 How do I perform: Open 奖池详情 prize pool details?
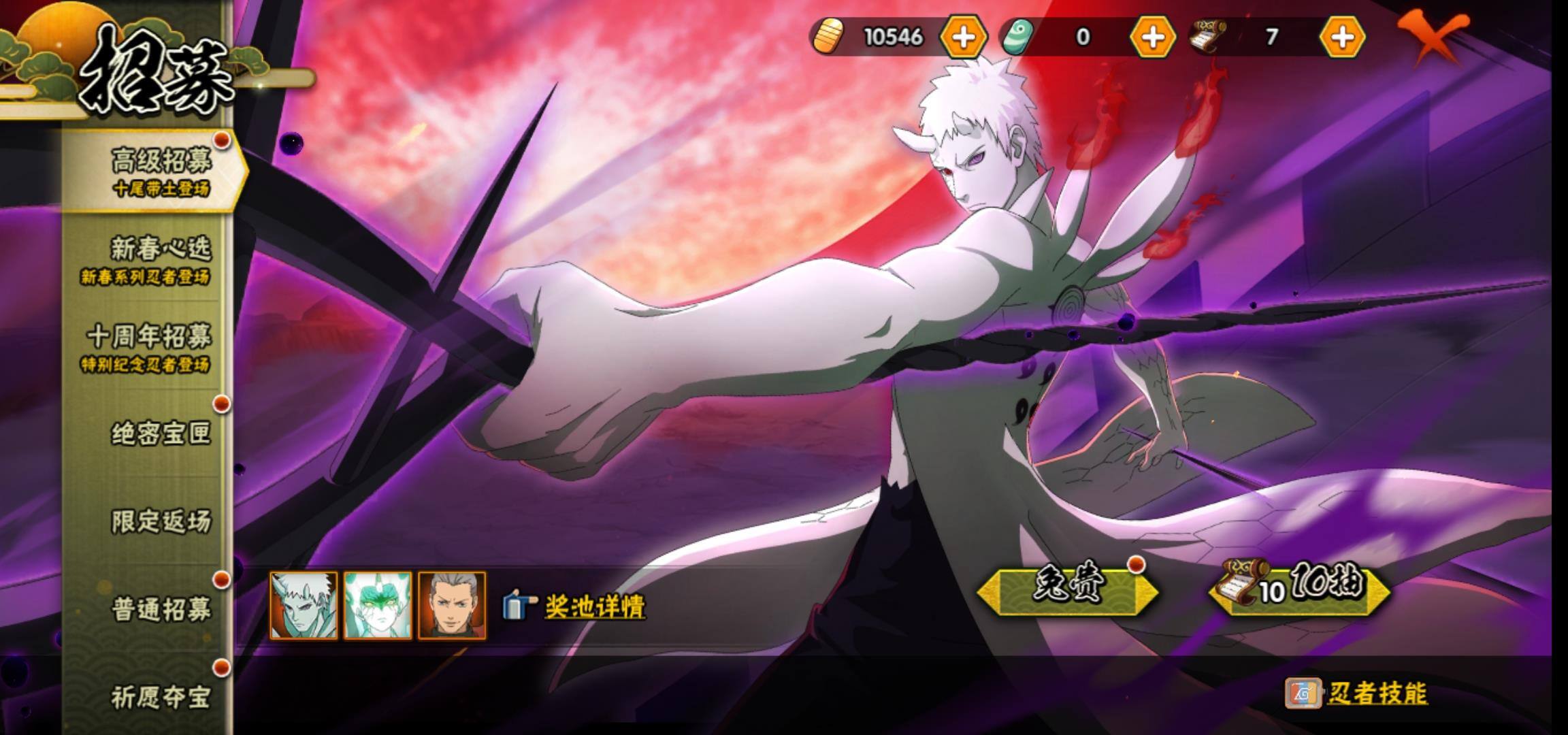tap(593, 606)
